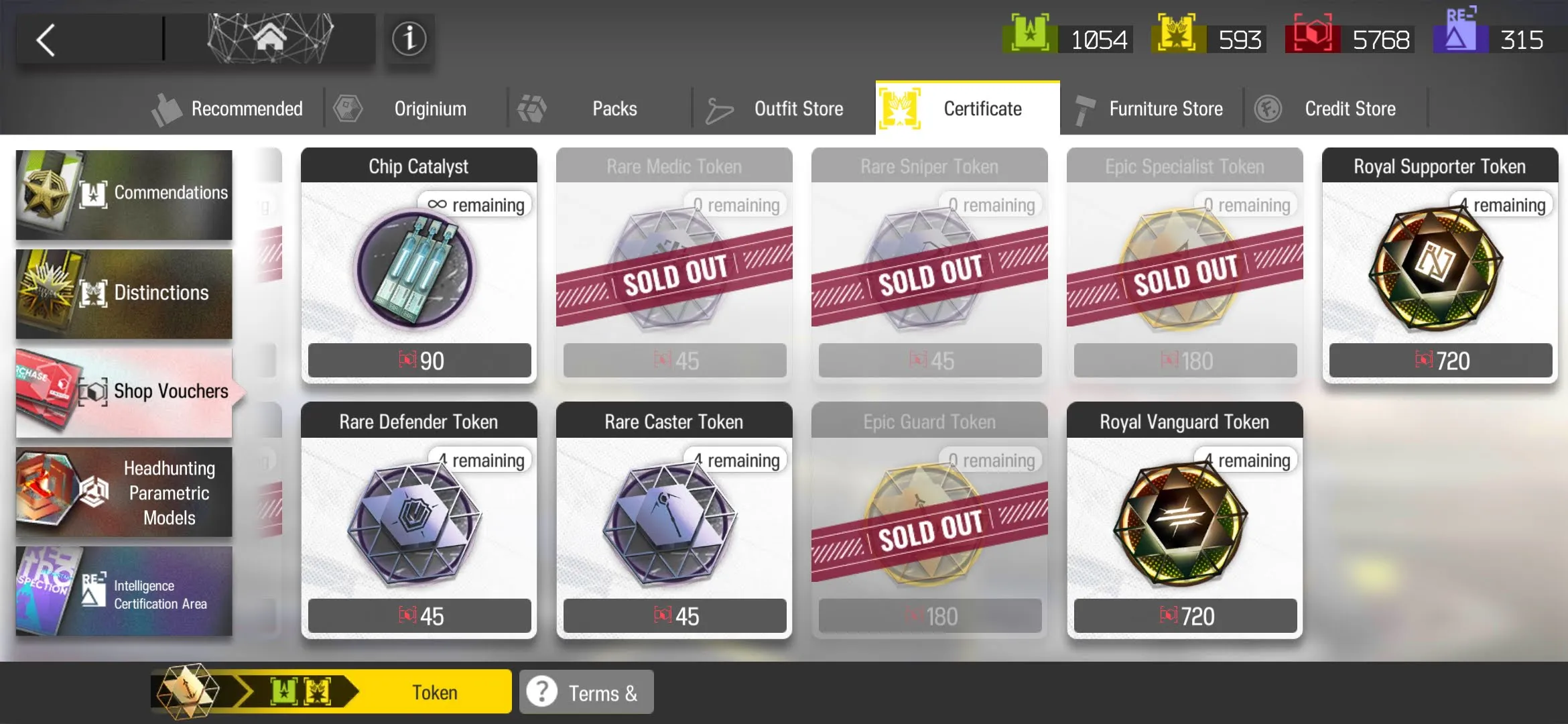Open the home navigation menu
The width and height of the screenshot is (1568, 724).
click(x=269, y=39)
